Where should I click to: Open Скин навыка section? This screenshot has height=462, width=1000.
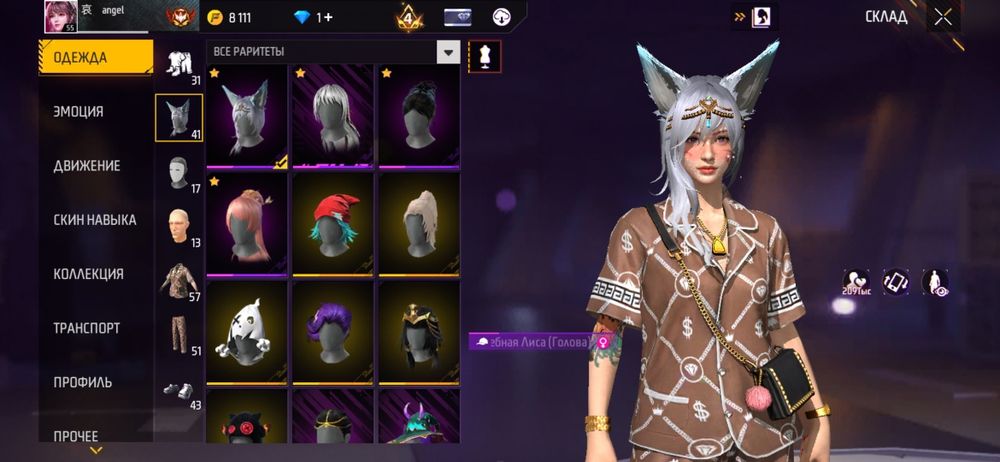click(x=94, y=220)
